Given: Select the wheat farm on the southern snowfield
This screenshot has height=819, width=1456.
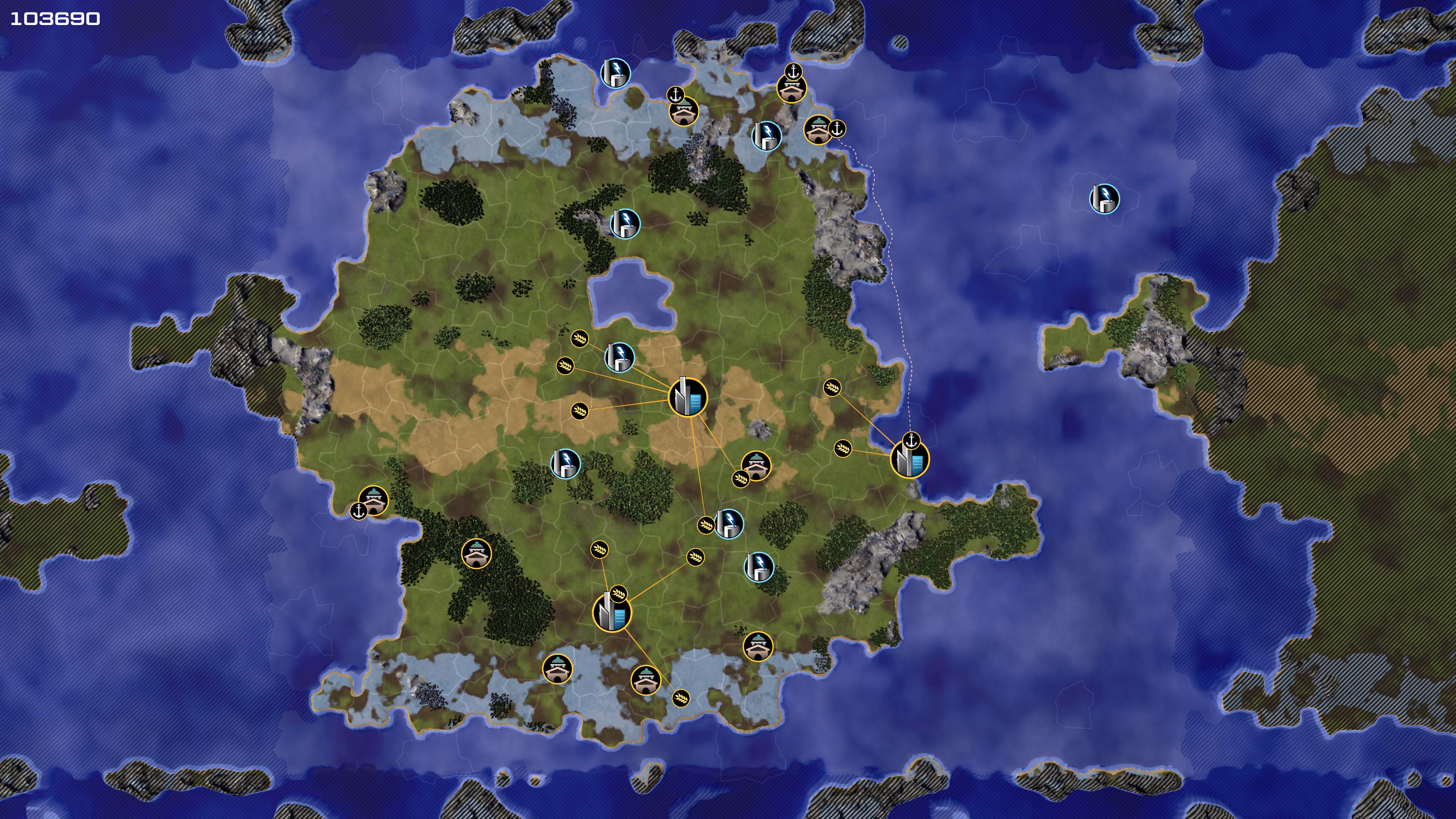Looking at the screenshot, I should pyautogui.click(x=681, y=698).
